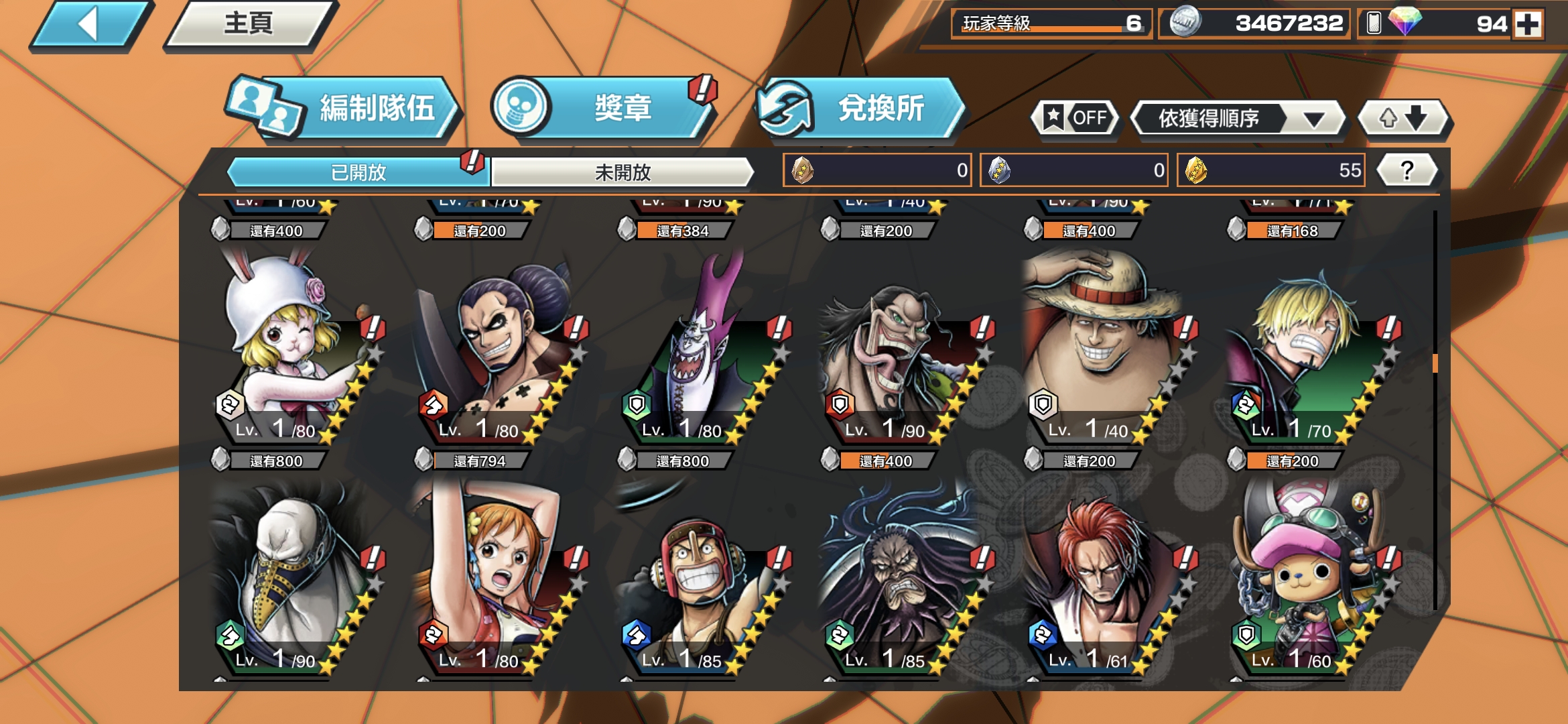Image resolution: width=1568 pixels, height=724 pixels.
Task: Open the 獎章 medals menu
Action: click(x=603, y=109)
